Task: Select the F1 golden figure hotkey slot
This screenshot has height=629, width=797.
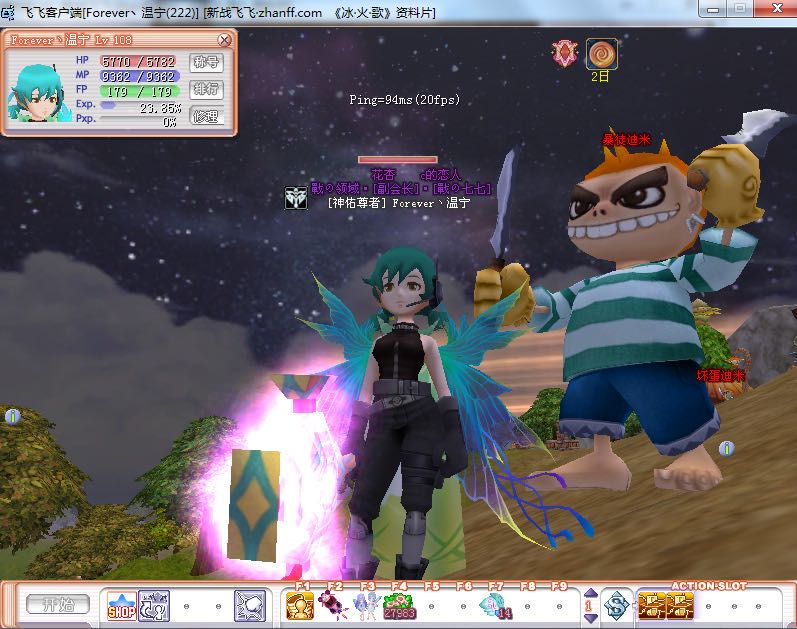Action: tap(301, 605)
